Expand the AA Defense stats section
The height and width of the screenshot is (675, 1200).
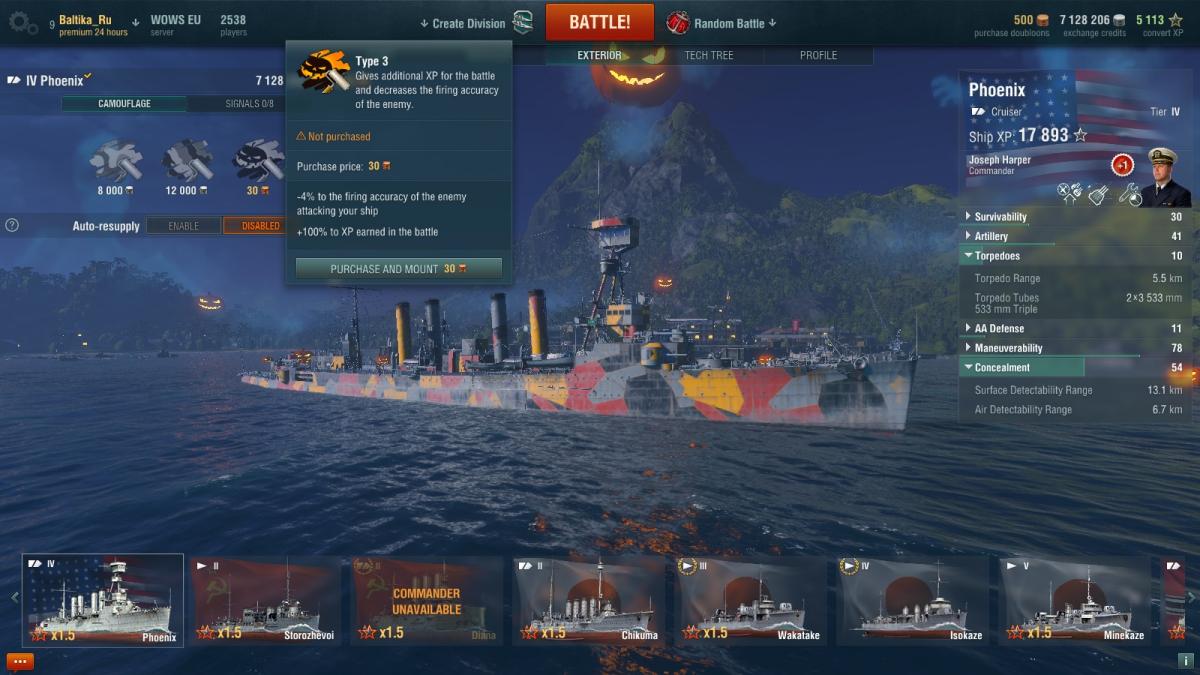tap(998, 328)
